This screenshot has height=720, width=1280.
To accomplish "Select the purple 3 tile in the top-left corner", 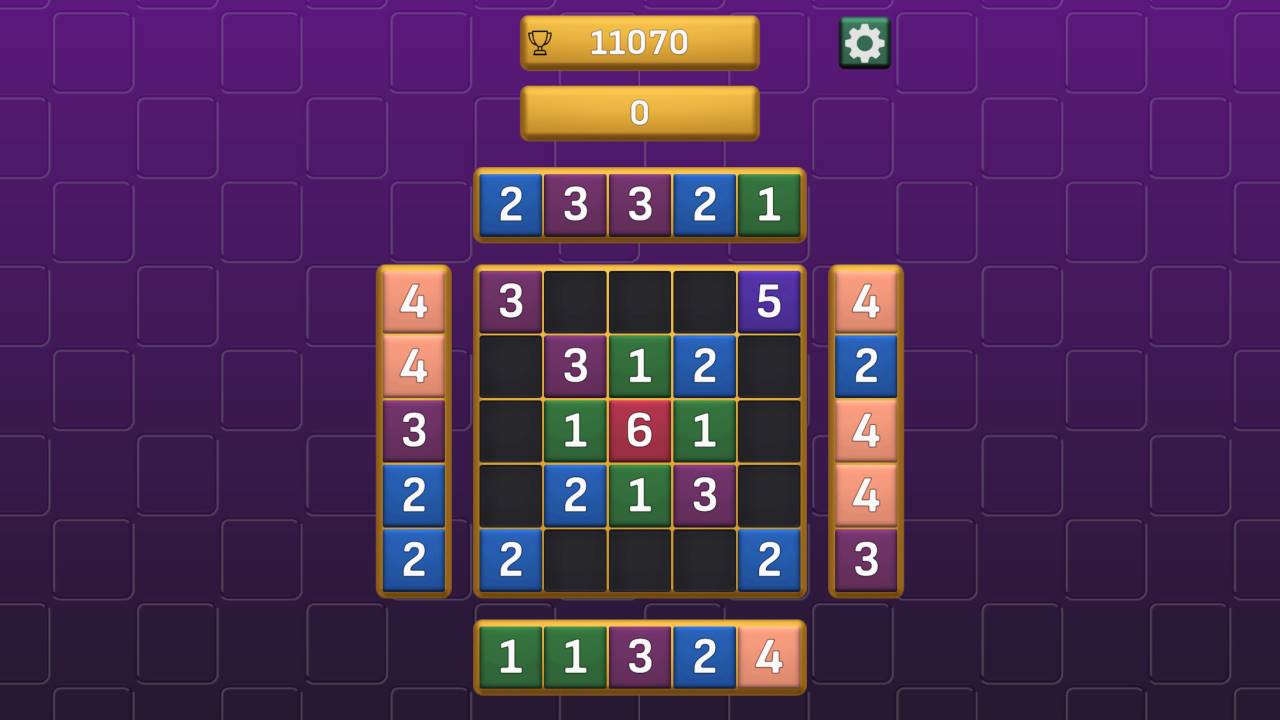I will tap(511, 300).
